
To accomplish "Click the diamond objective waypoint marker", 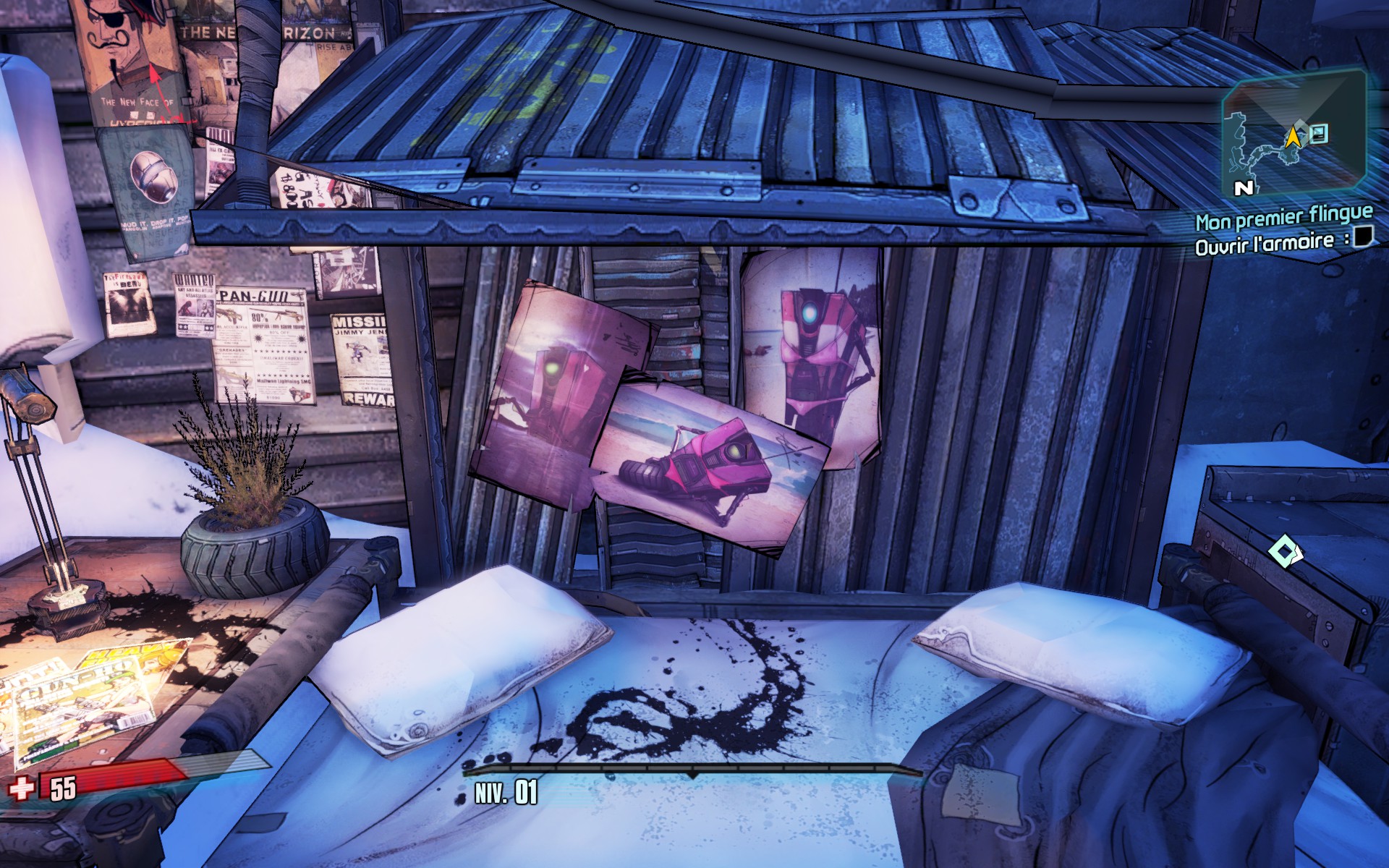I will (x=1284, y=553).
